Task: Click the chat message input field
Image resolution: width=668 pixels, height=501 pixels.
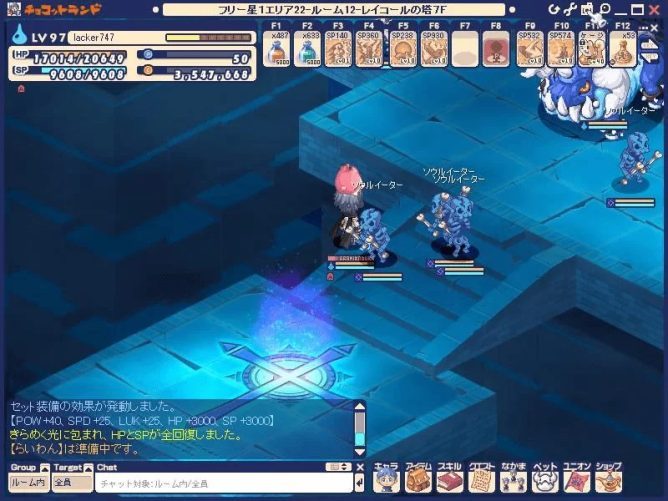Action: (222, 485)
